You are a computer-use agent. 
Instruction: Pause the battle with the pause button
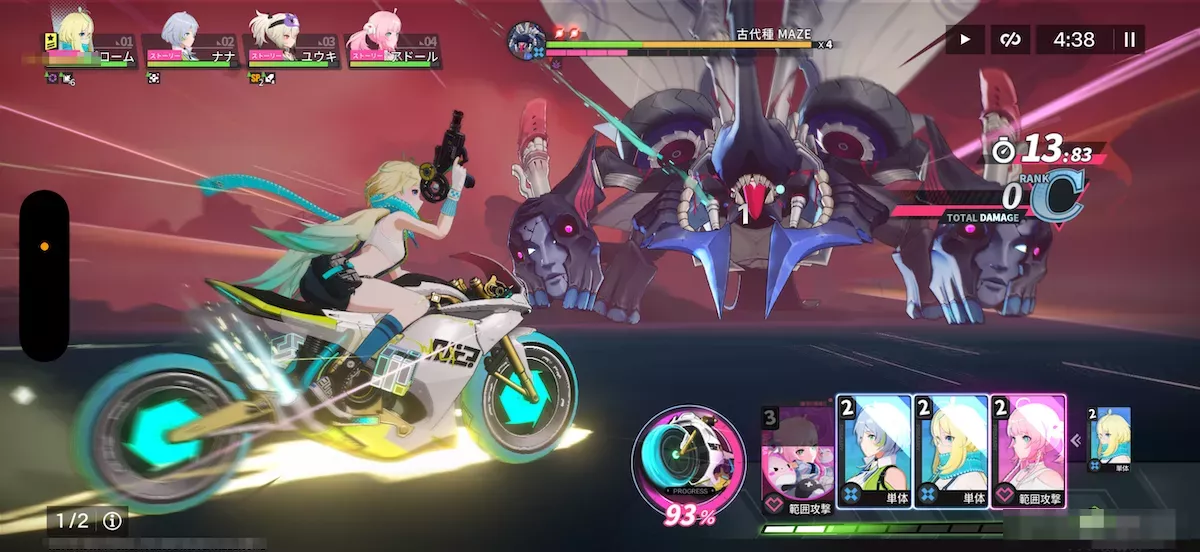pos(1130,40)
